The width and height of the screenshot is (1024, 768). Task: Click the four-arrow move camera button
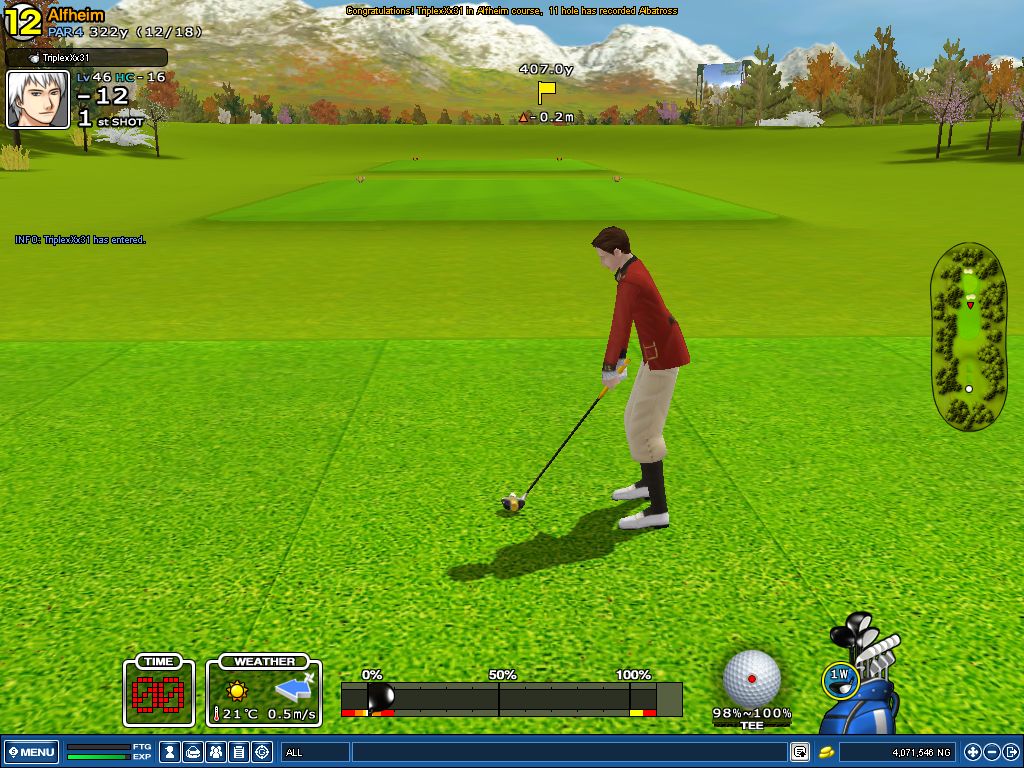(972, 751)
